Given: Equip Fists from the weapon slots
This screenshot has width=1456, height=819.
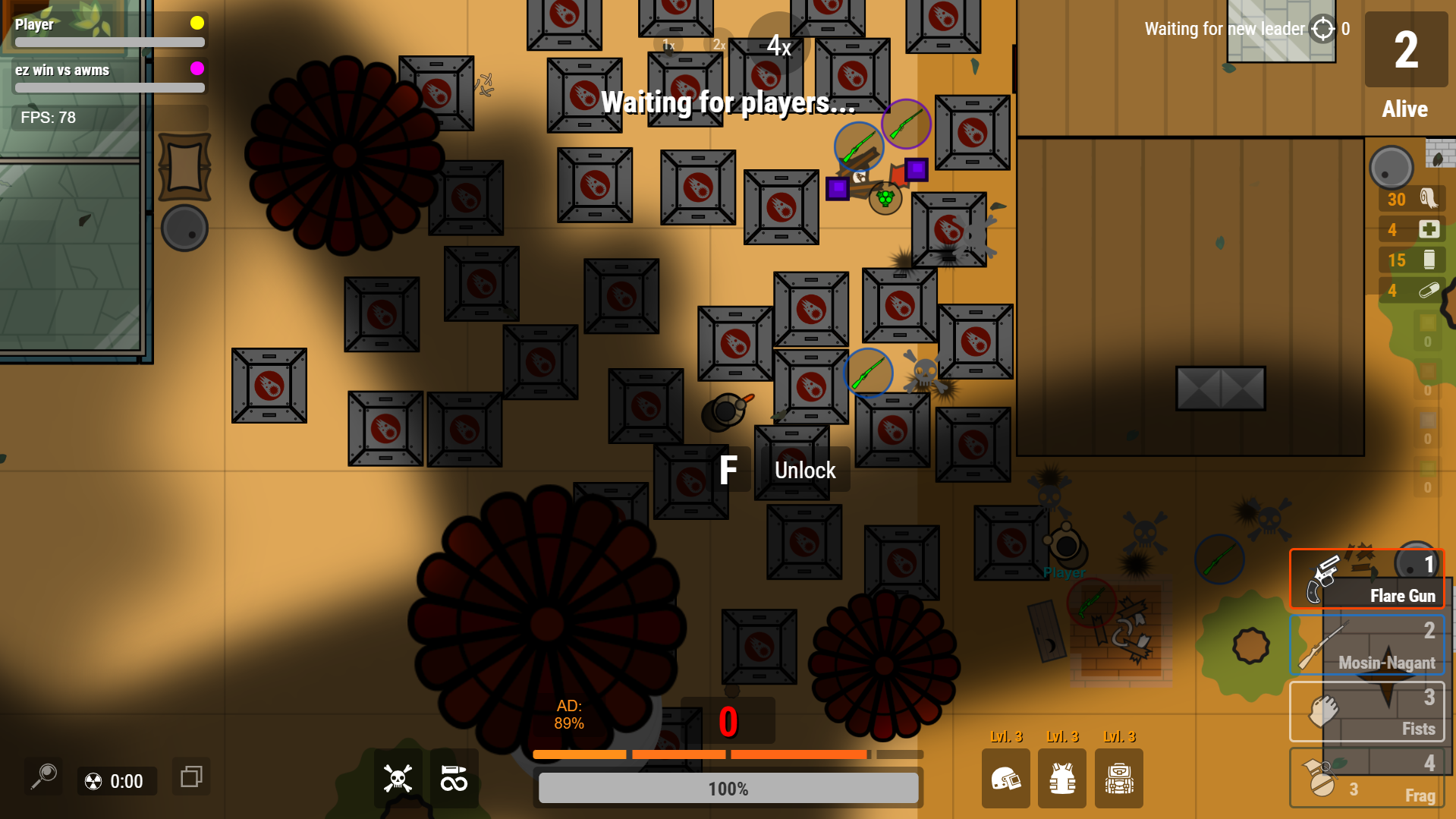Looking at the screenshot, I should coord(1366,711).
